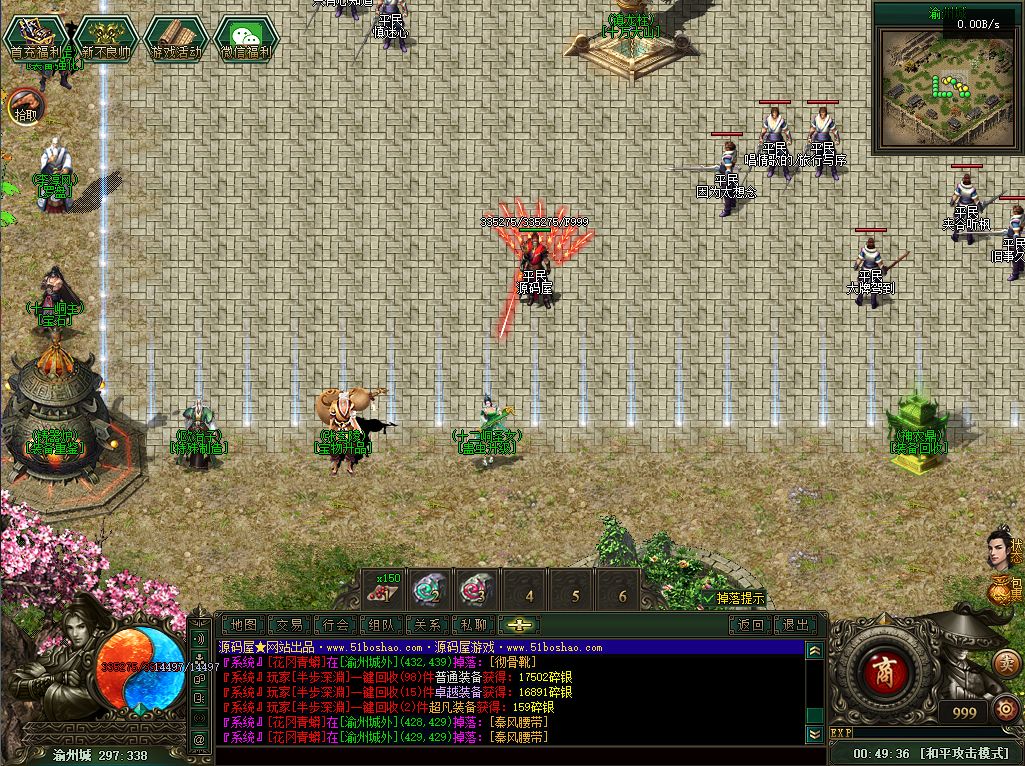Screen dimensions: 1025x766
Task: Open the red 商 shop button
Action: (881, 669)
